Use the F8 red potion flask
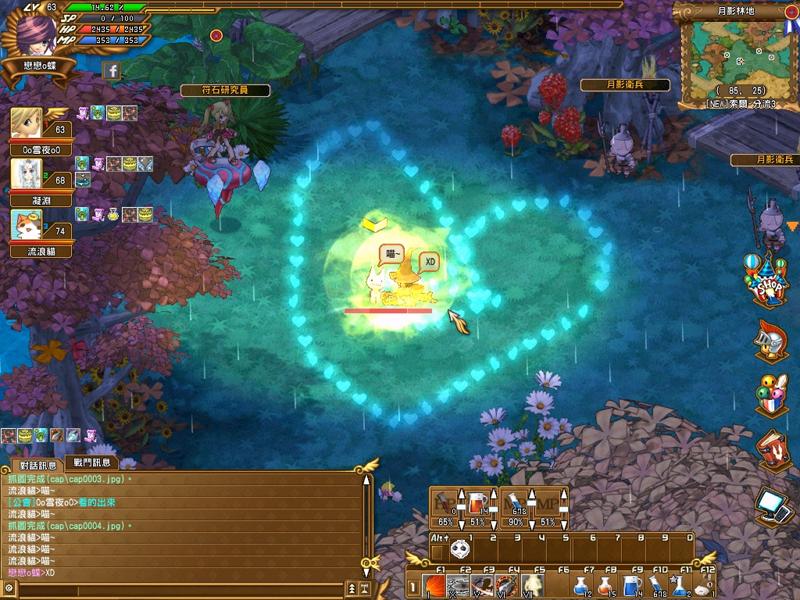This screenshot has width=800, height=600. [607, 586]
